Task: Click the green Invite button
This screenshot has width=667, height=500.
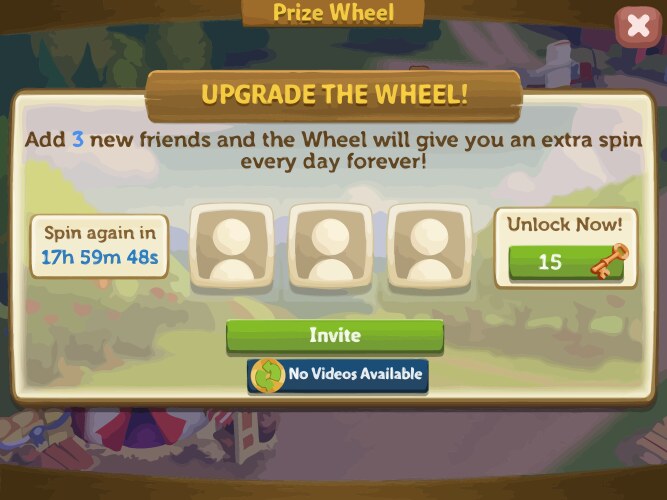Action: click(x=334, y=336)
